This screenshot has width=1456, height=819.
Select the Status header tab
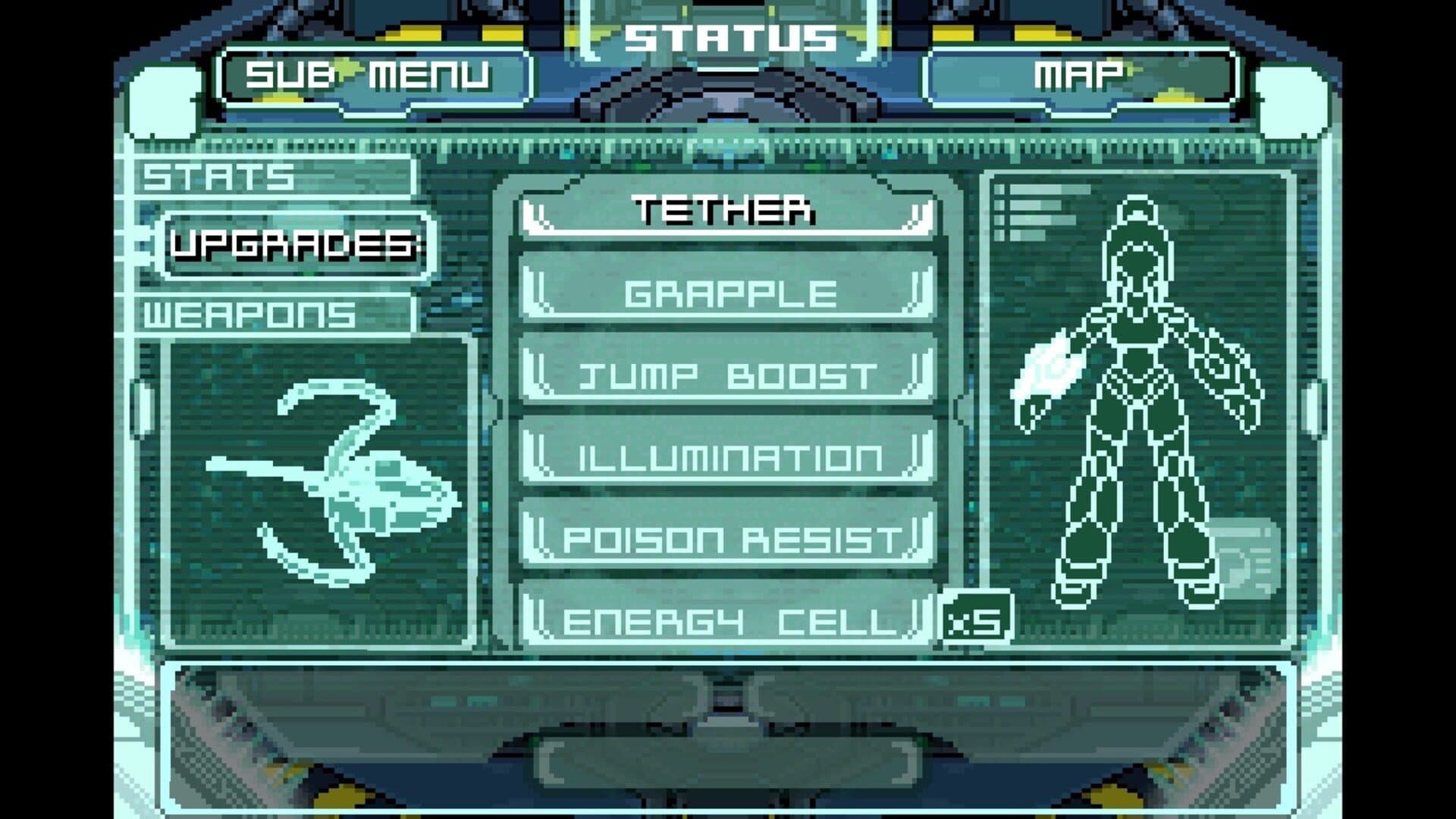[x=730, y=38]
